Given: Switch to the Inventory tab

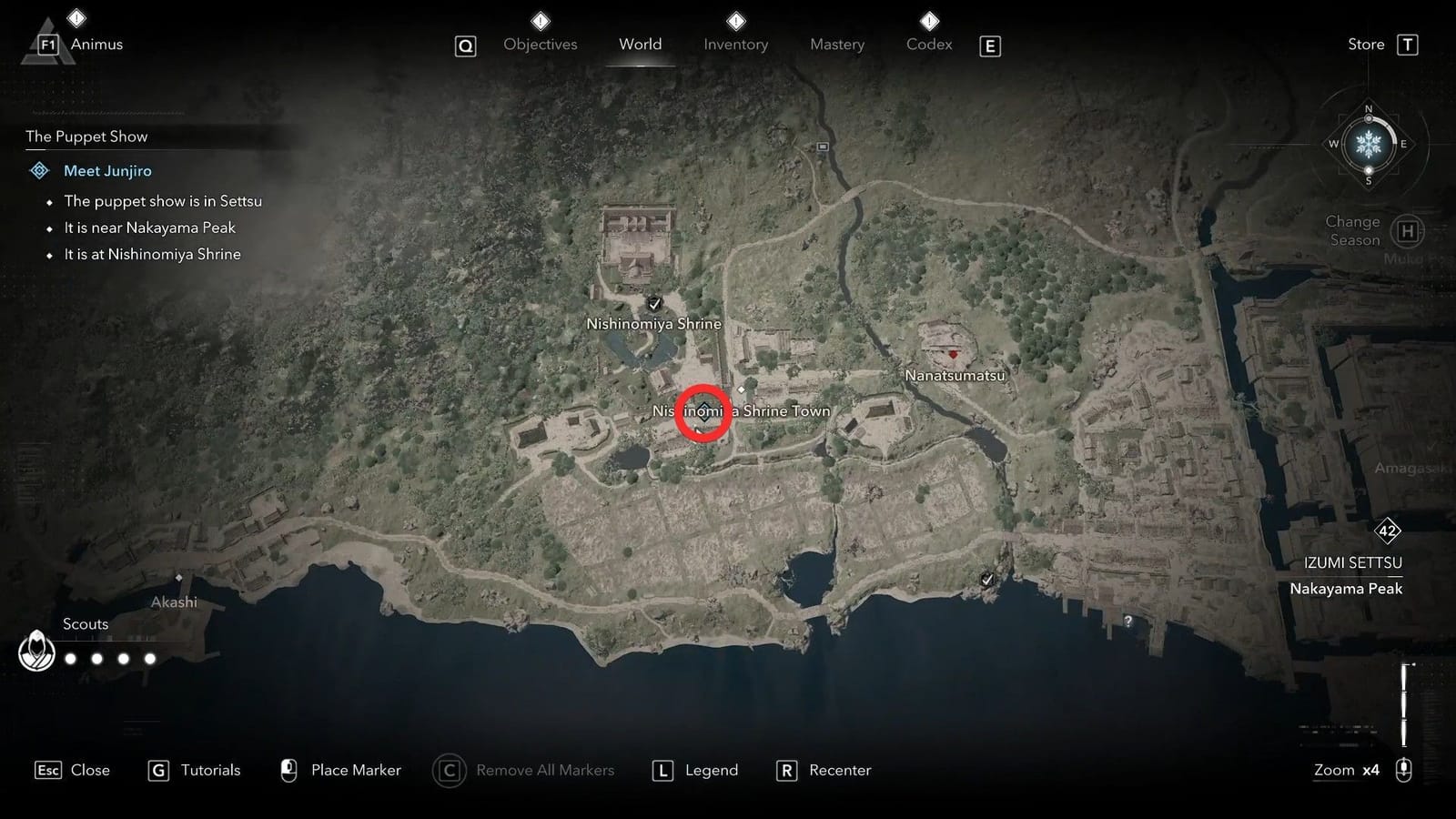Looking at the screenshot, I should click(x=736, y=44).
